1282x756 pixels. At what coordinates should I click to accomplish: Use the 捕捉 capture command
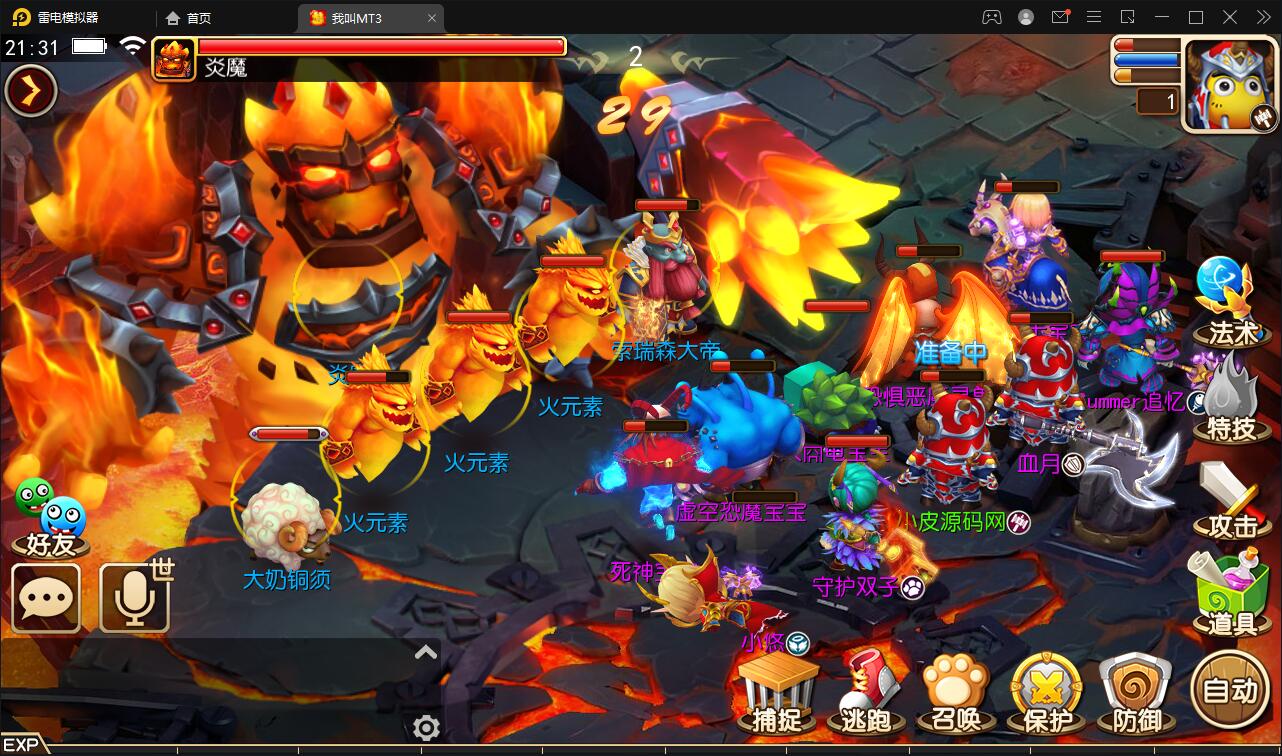point(778,693)
